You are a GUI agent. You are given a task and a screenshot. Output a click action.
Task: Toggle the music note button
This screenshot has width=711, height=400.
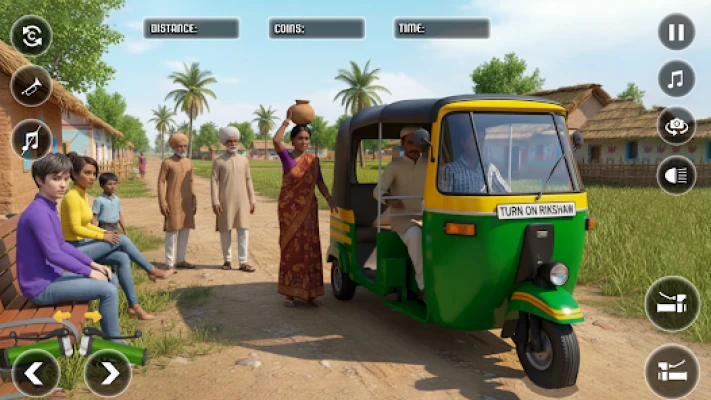point(676,79)
